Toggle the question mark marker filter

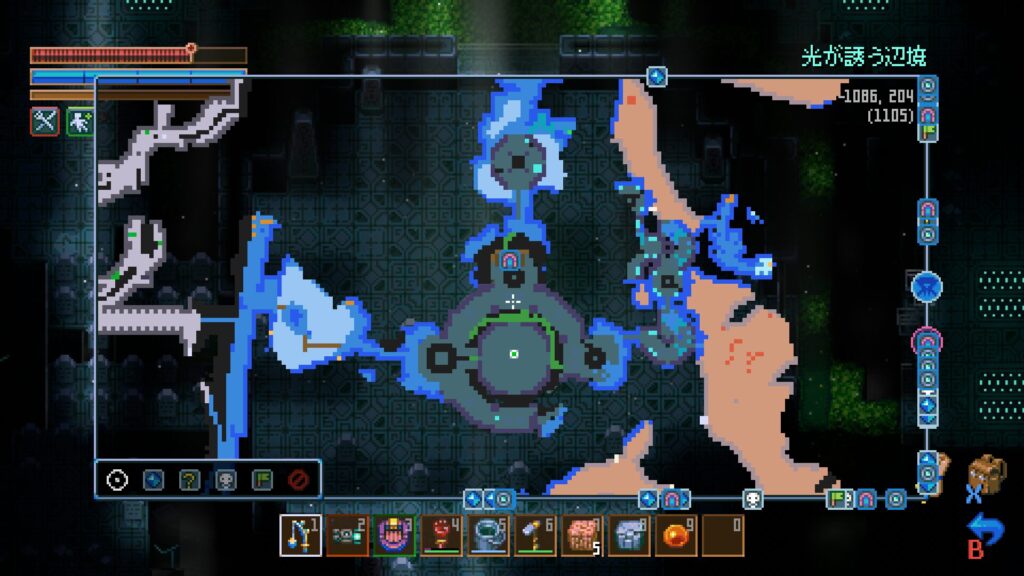pyautogui.click(x=189, y=479)
